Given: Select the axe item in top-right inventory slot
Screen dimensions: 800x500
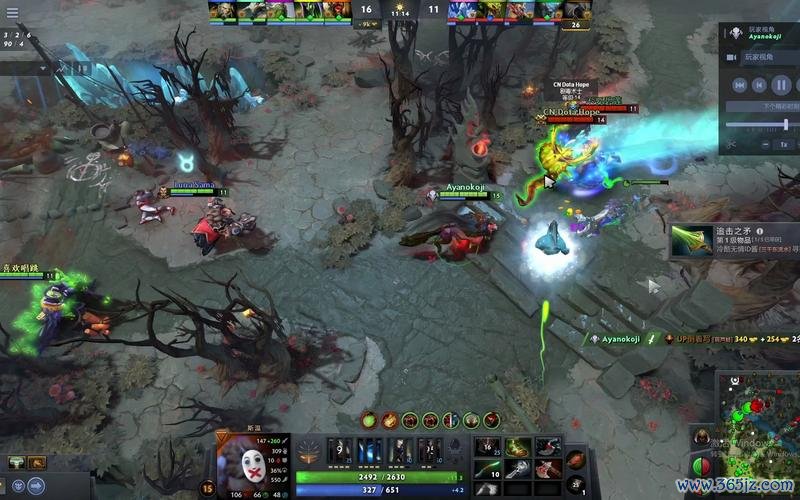Looking at the screenshot, I should (548, 447).
